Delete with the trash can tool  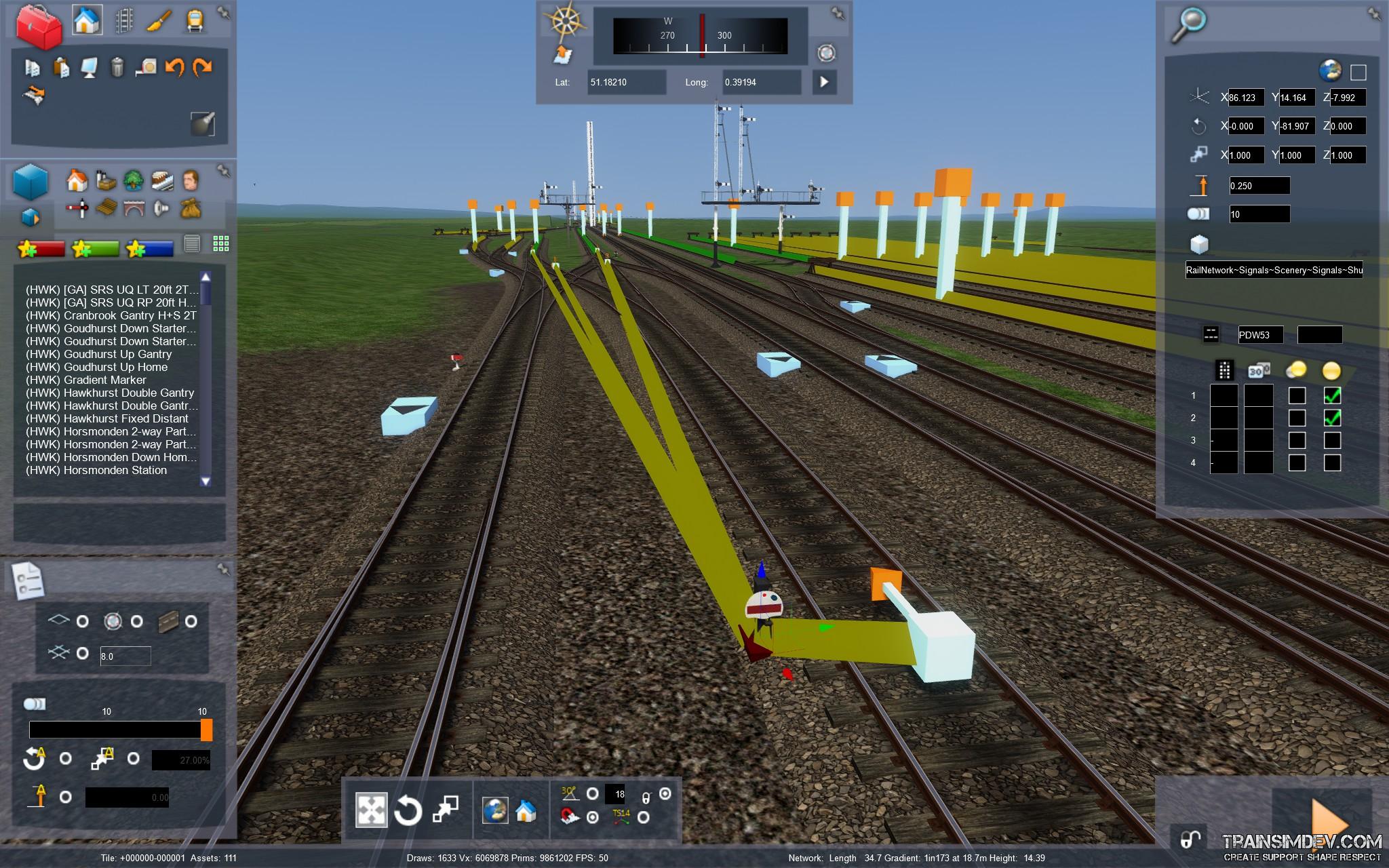click(x=117, y=66)
